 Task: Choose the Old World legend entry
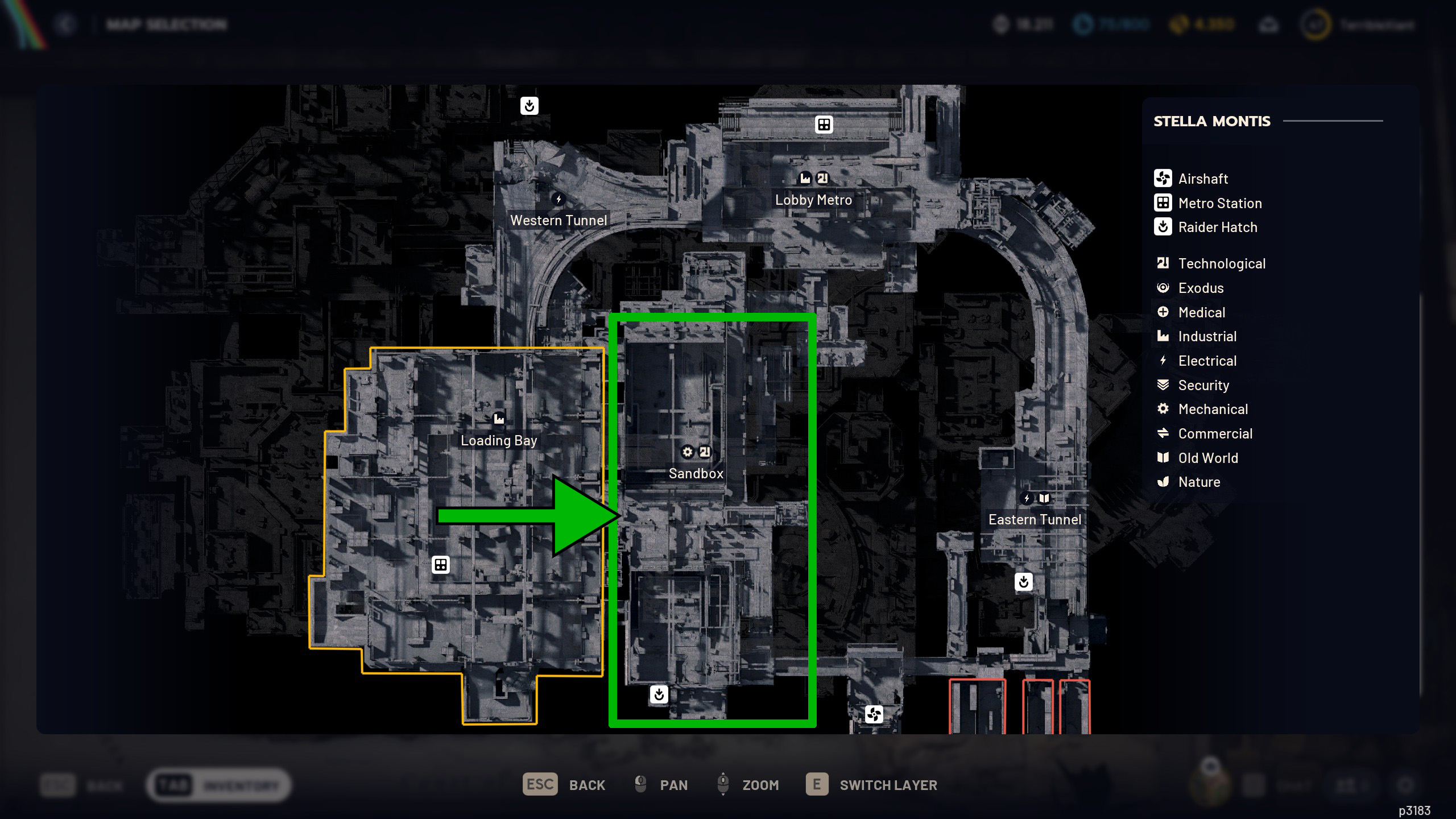[x=1207, y=458]
